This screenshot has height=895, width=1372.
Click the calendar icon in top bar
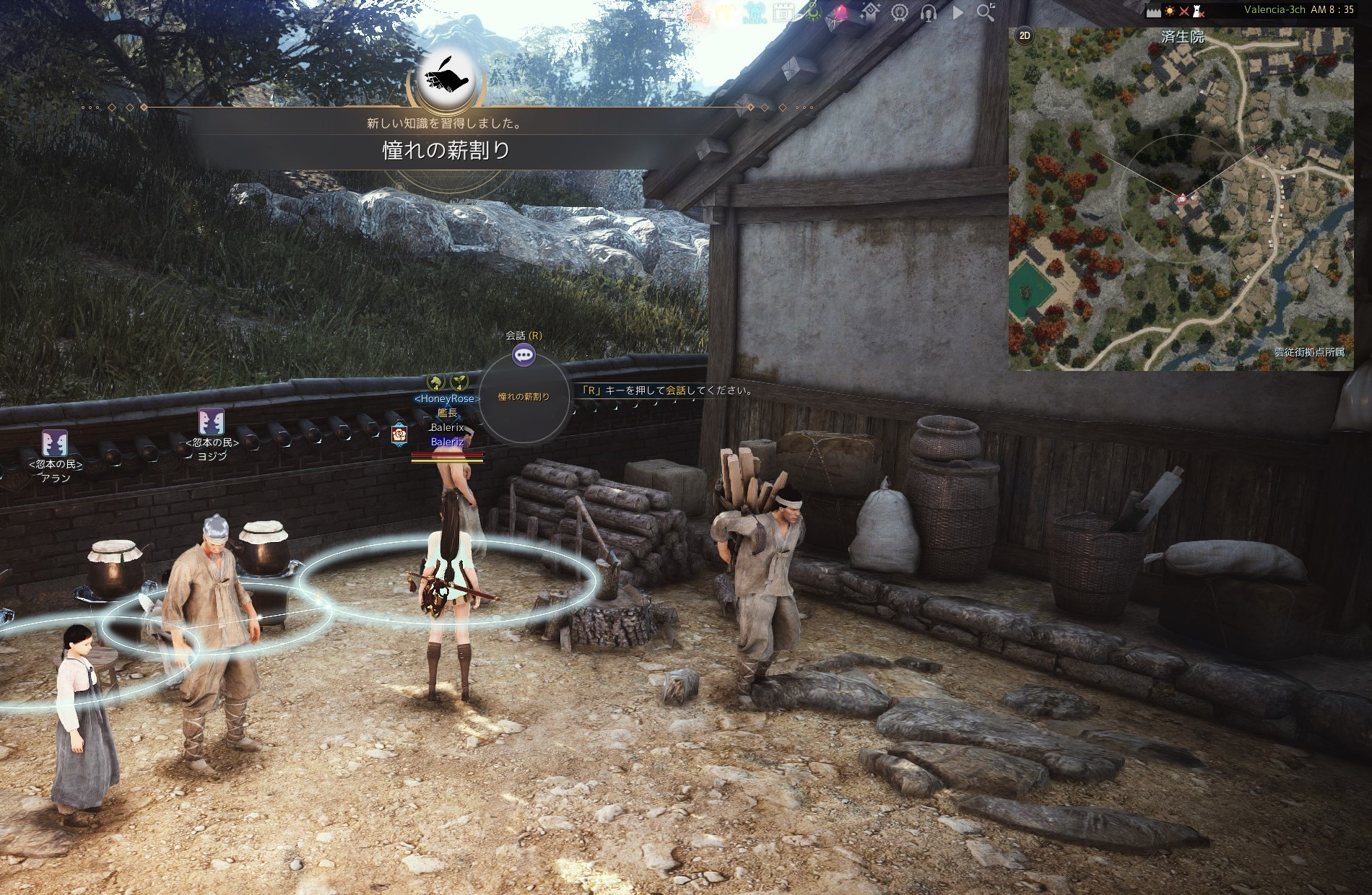pyautogui.click(x=783, y=12)
